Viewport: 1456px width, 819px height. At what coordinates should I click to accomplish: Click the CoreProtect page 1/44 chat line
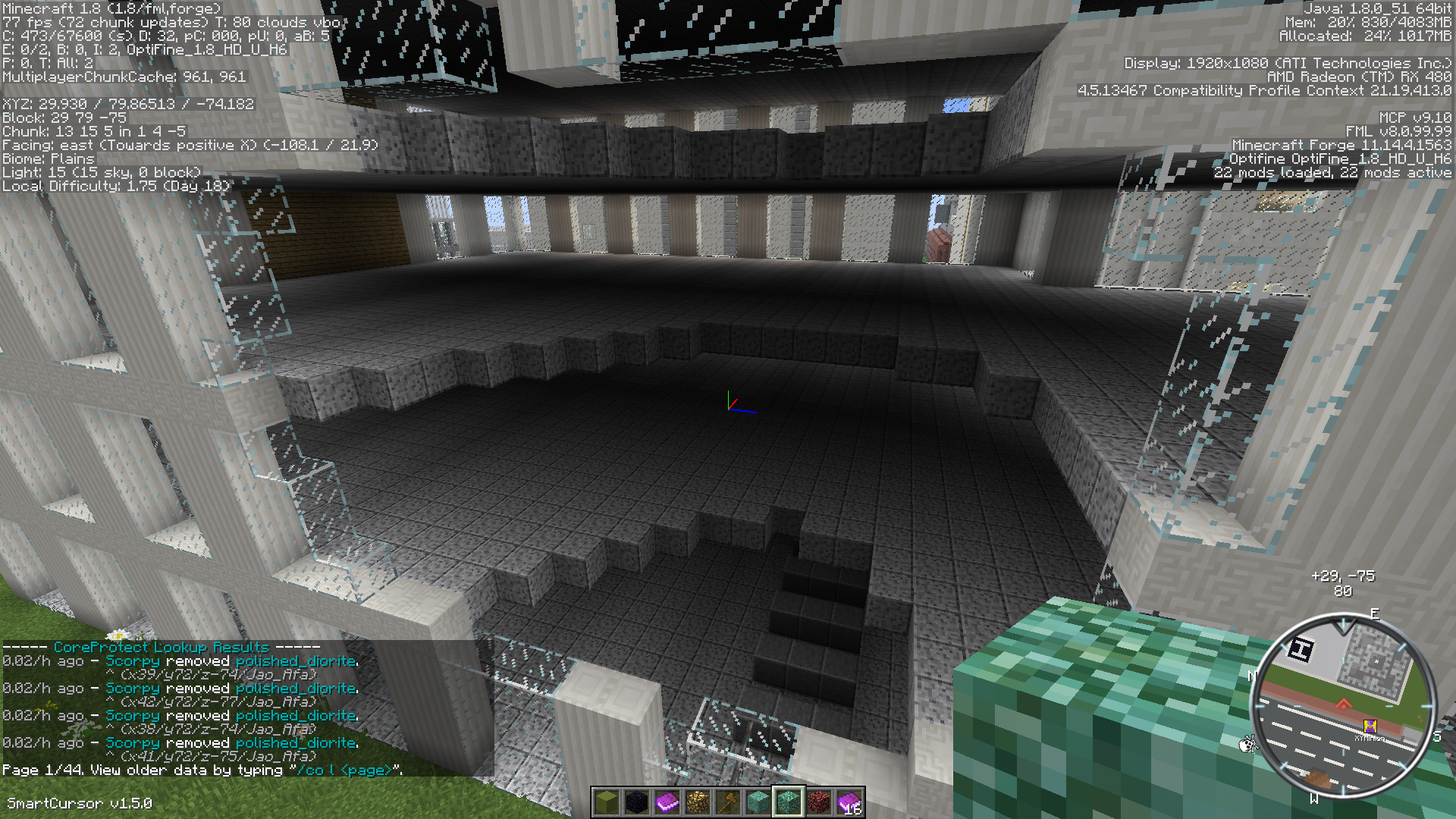coord(202,770)
